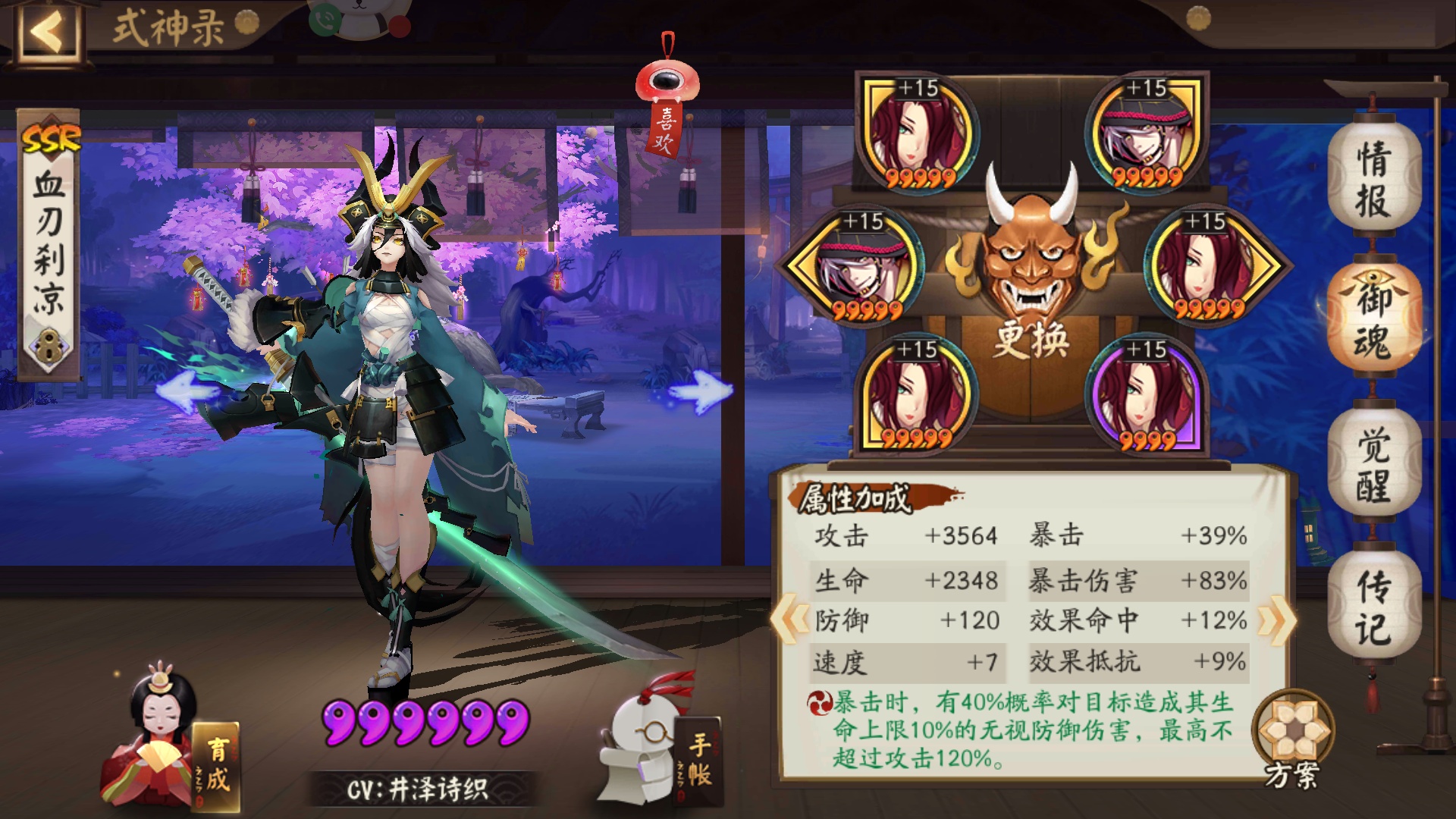The height and width of the screenshot is (819, 1456).
Task: Click the SSR rarity badge
Action: tap(49, 136)
